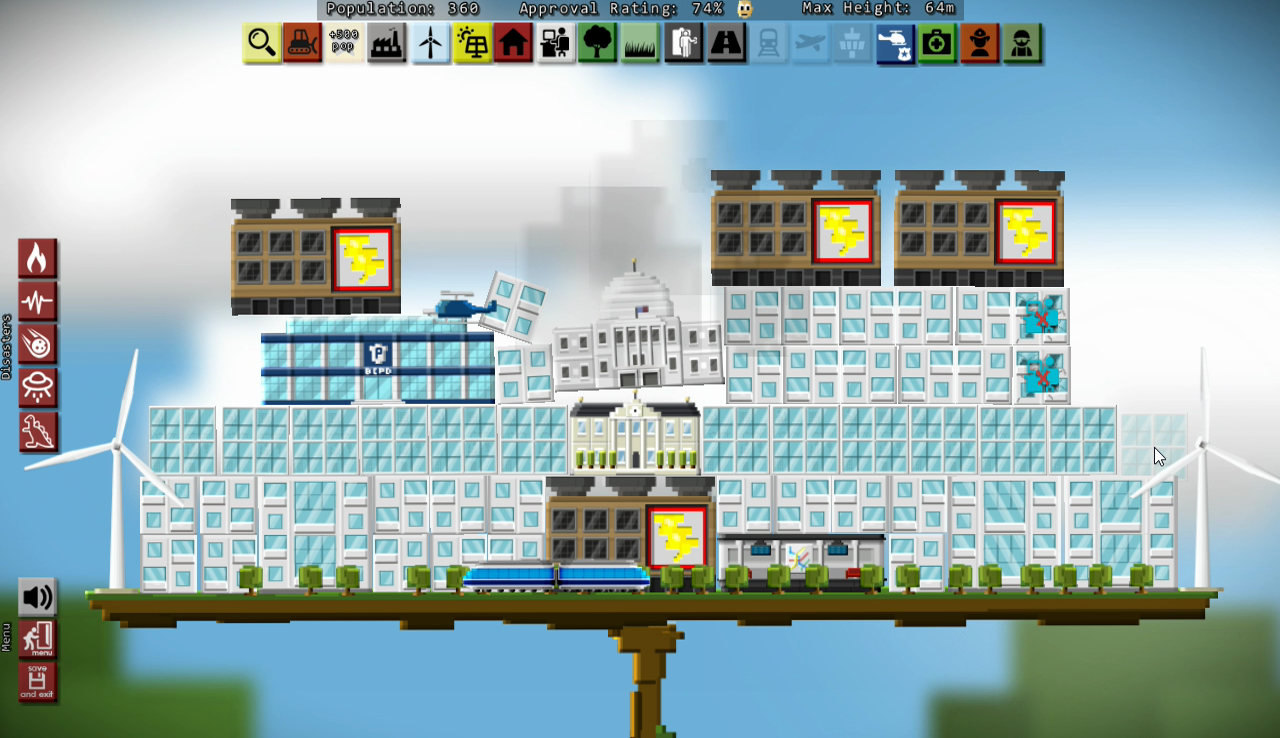Select the wind turbine tool
Image resolution: width=1280 pixels, height=738 pixels.
[x=429, y=43]
